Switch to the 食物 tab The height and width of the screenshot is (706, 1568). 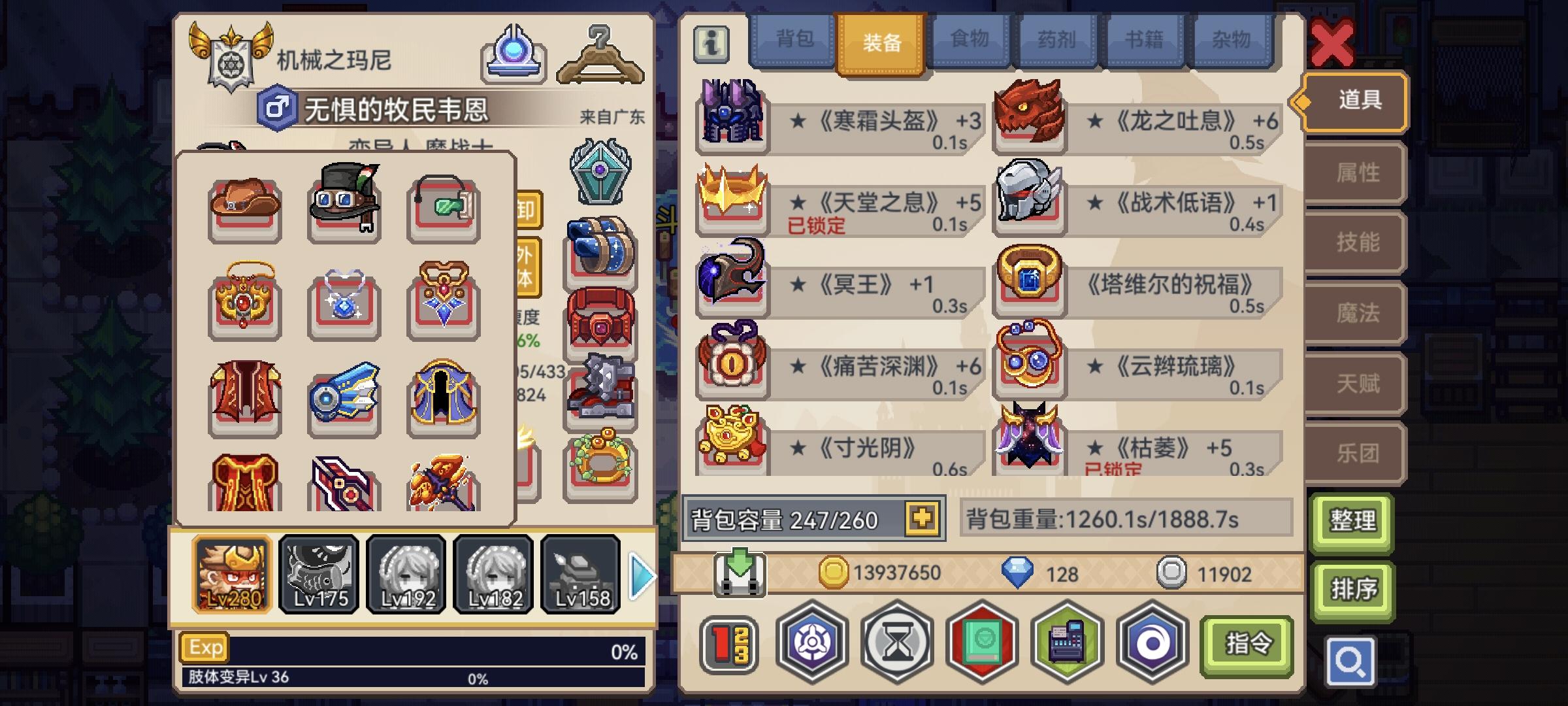coord(968,41)
